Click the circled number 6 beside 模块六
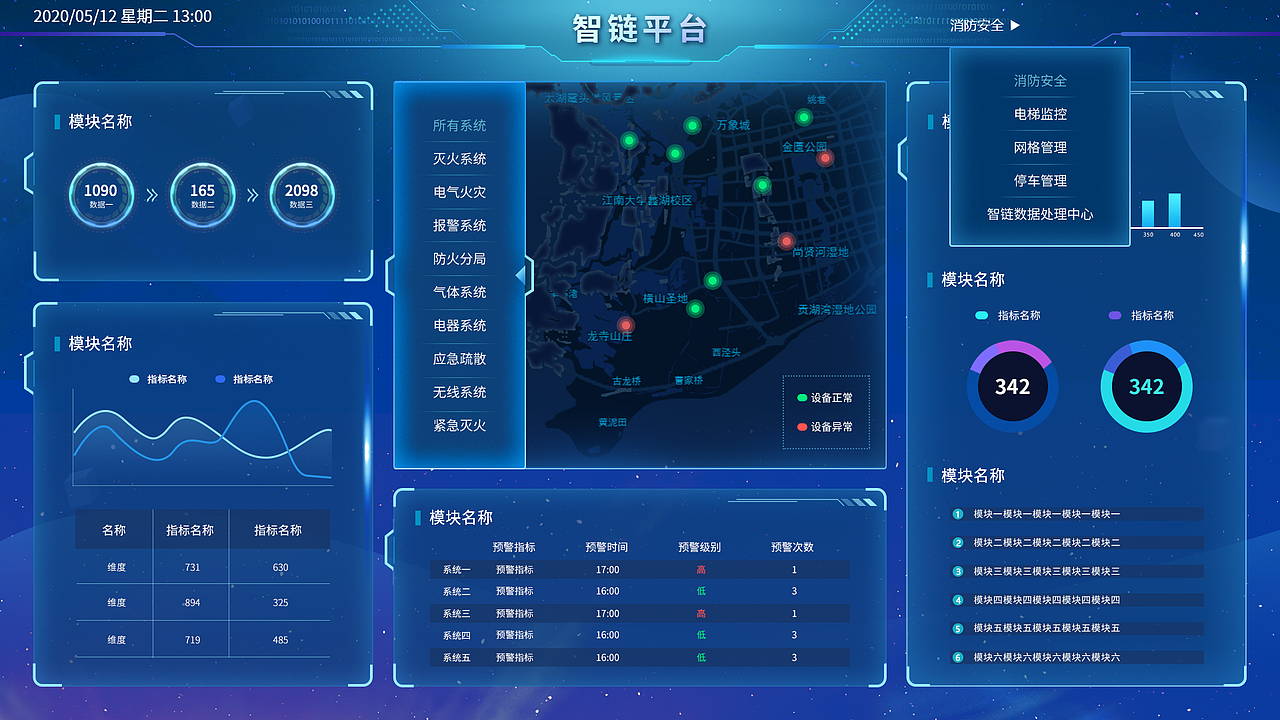The width and height of the screenshot is (1280, 720). click(957, 659)
